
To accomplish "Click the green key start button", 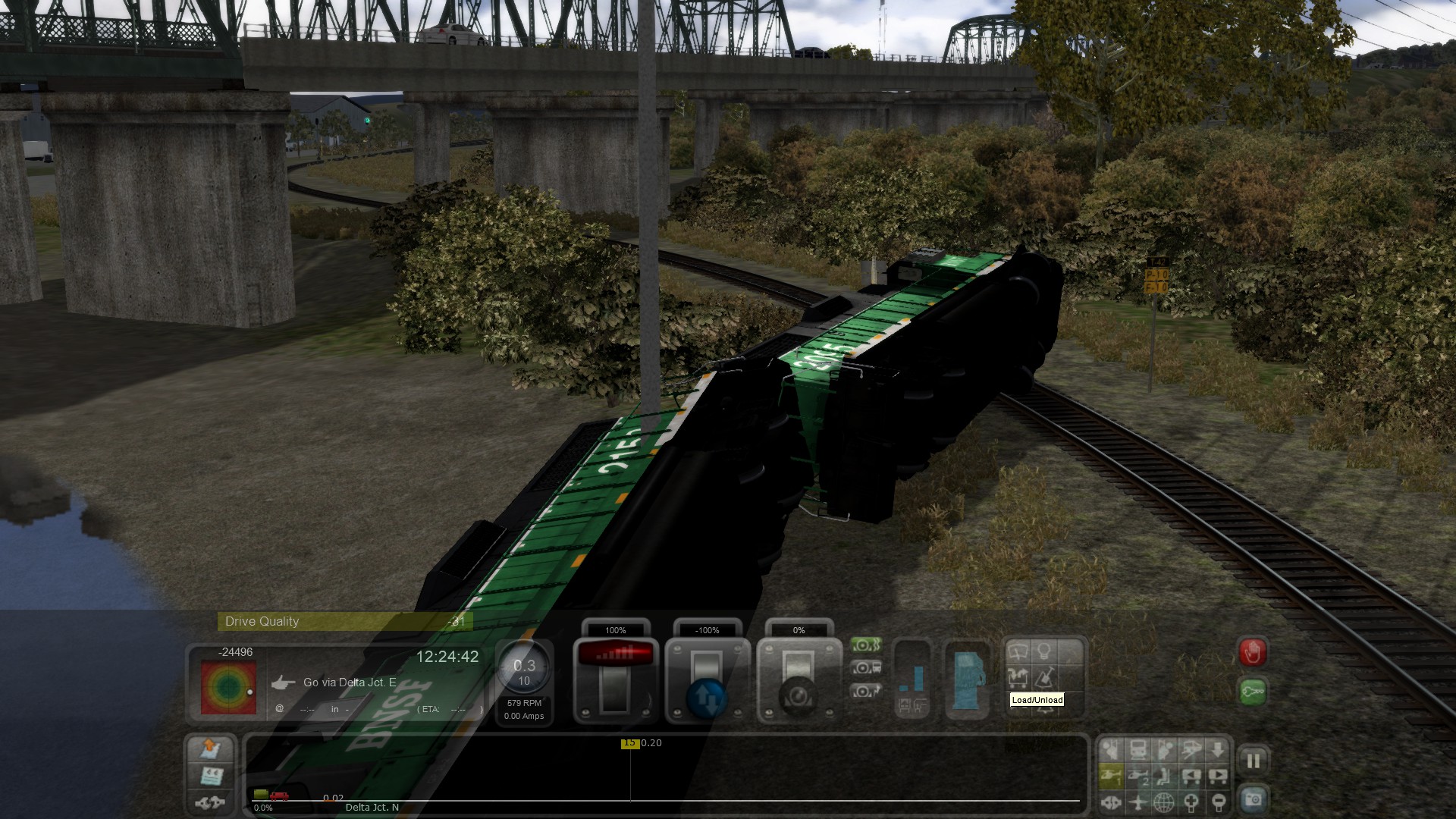I will (x=1252, y=692).
